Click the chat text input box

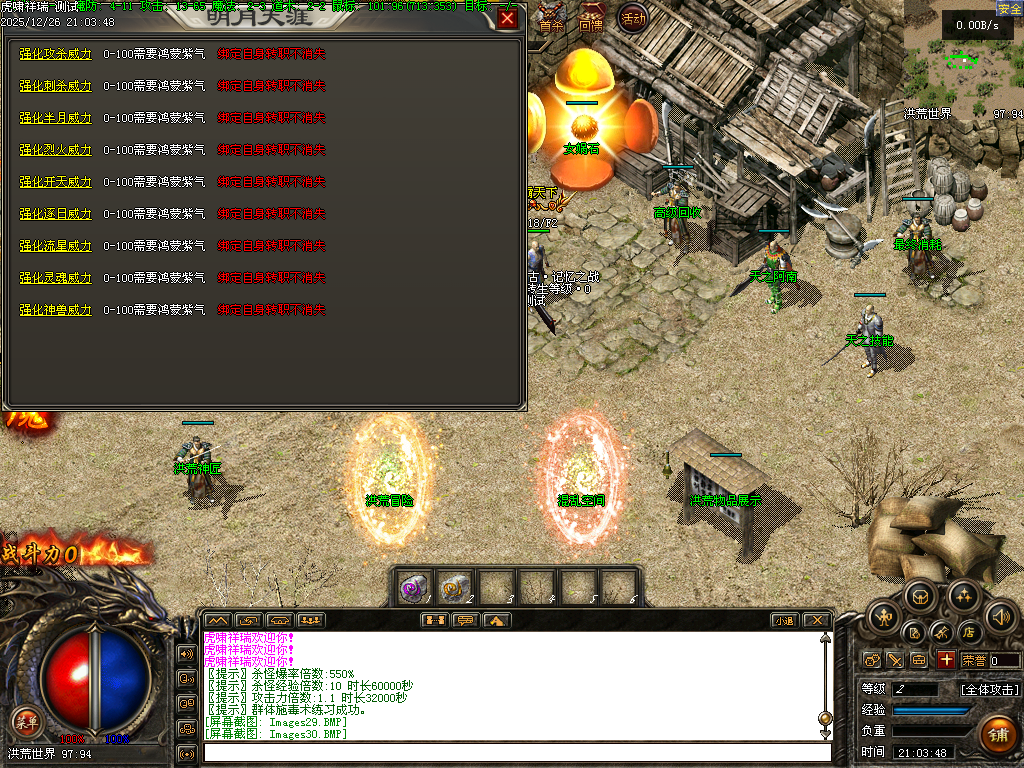click(x=517, y=752)
